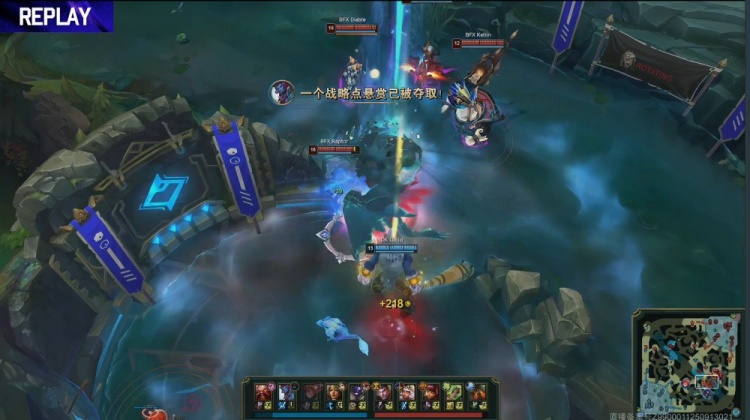
Task: Select the green-skinned champion portrait
Action: 452,392
